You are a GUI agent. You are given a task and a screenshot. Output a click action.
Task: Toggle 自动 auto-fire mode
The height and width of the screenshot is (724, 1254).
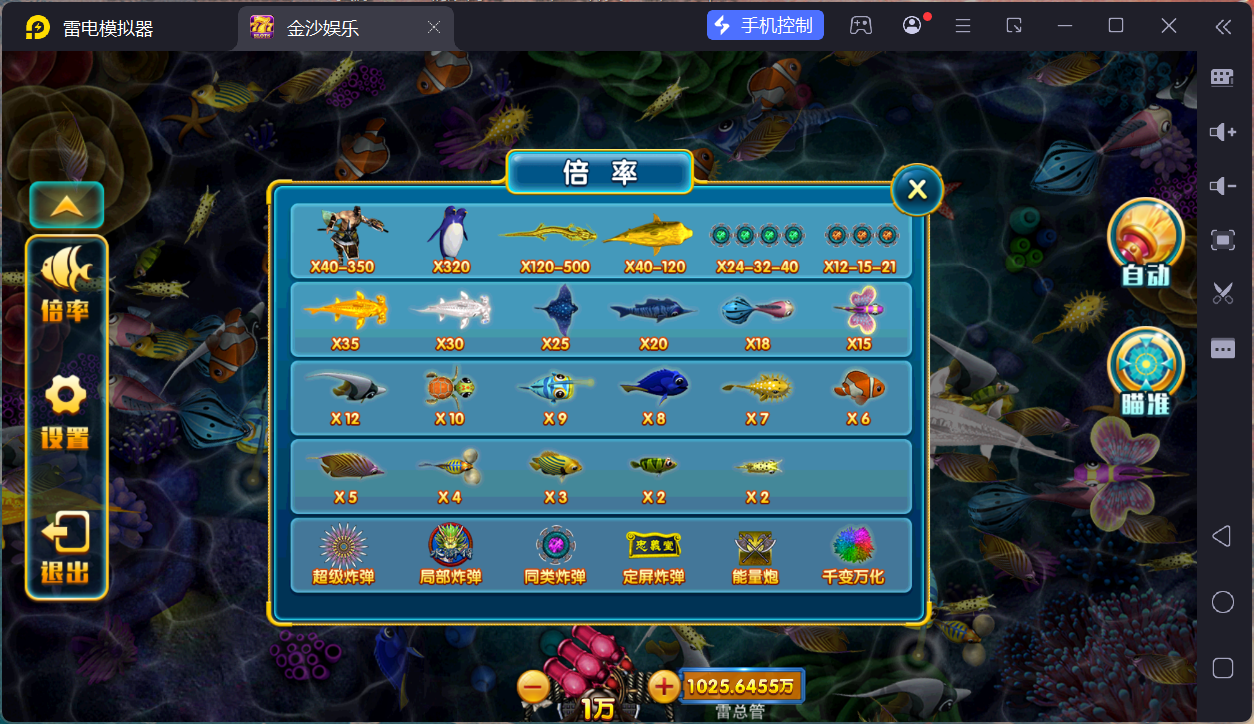tap(1145, 243)
